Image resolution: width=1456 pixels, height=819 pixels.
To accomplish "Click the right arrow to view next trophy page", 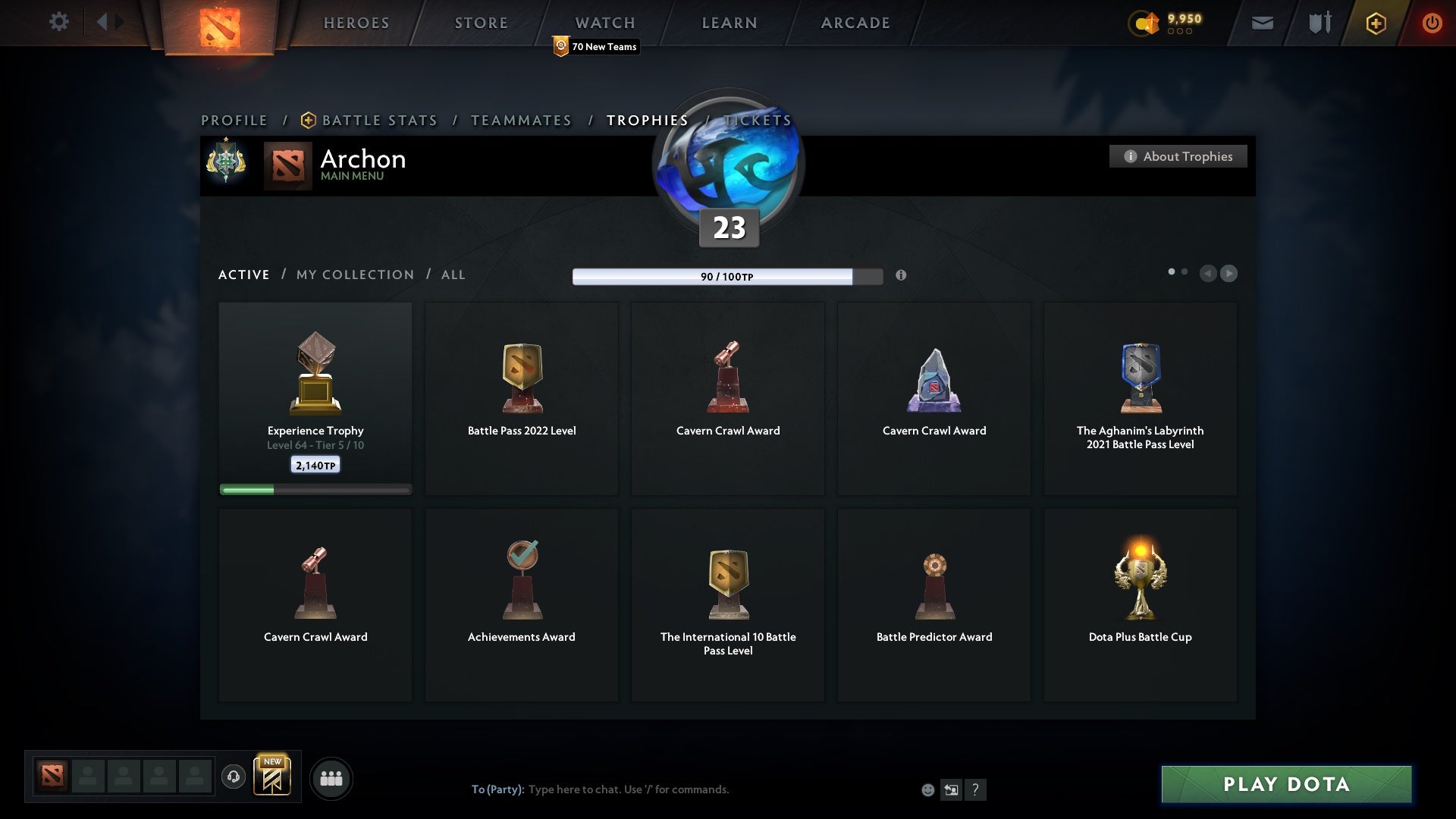I will click(1228, 274).
